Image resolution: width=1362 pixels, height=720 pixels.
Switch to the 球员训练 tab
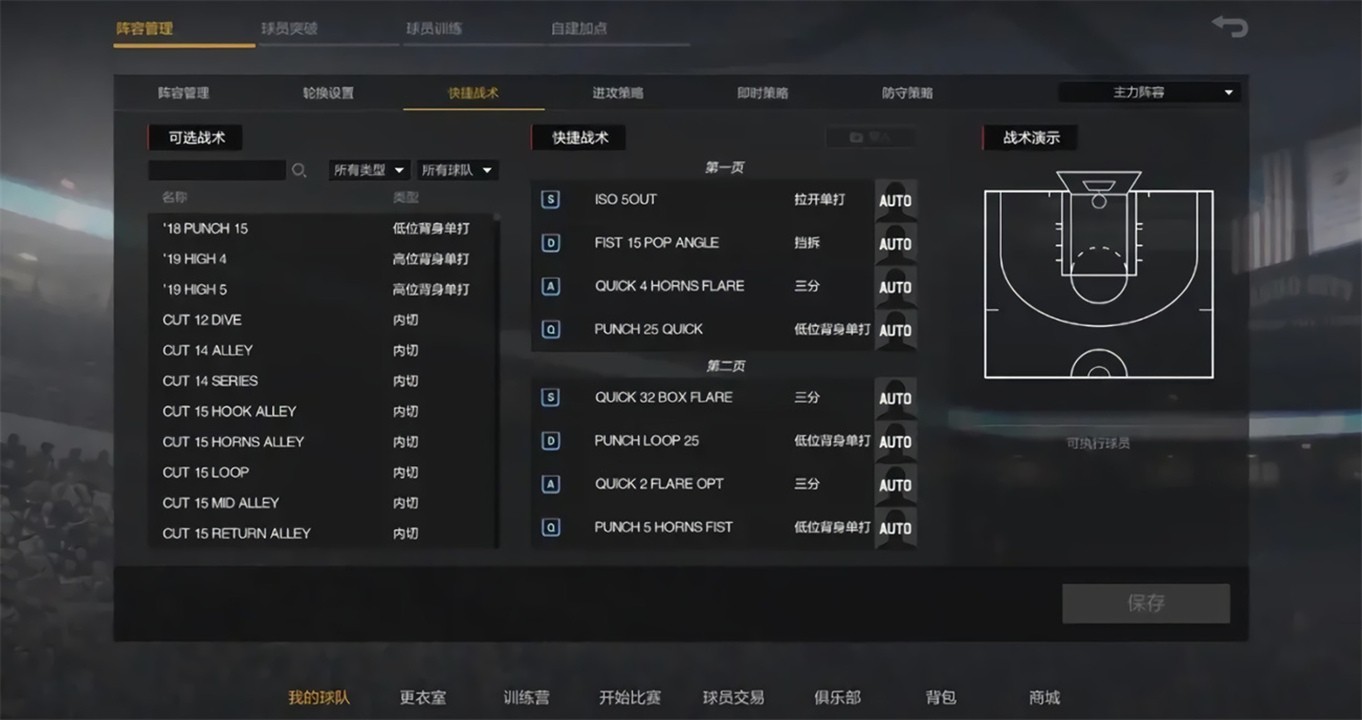click(434, 29)
